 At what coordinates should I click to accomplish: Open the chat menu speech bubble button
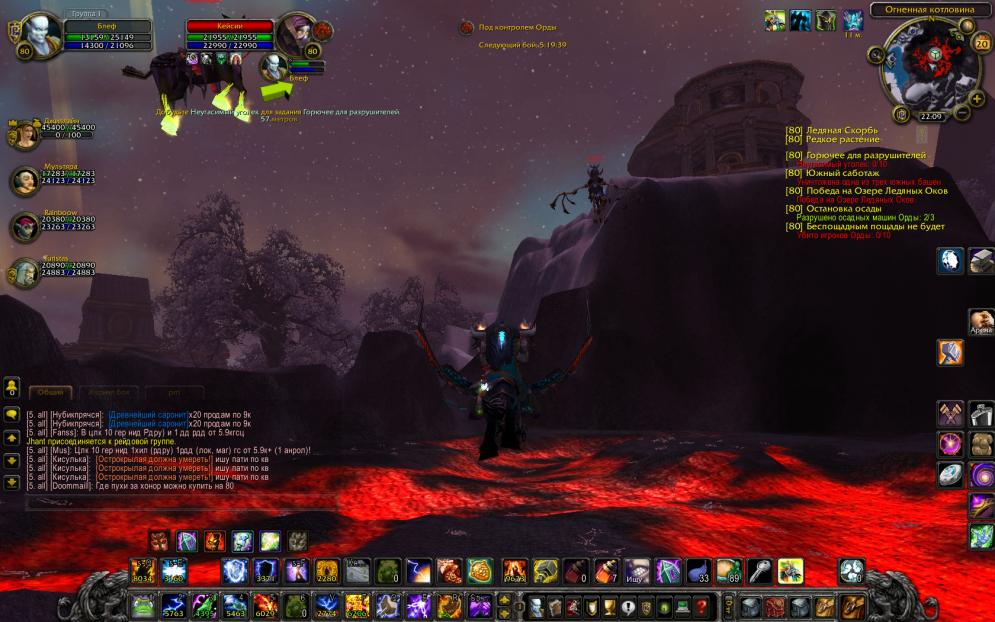pyautogui.click(x=12, y=414)
